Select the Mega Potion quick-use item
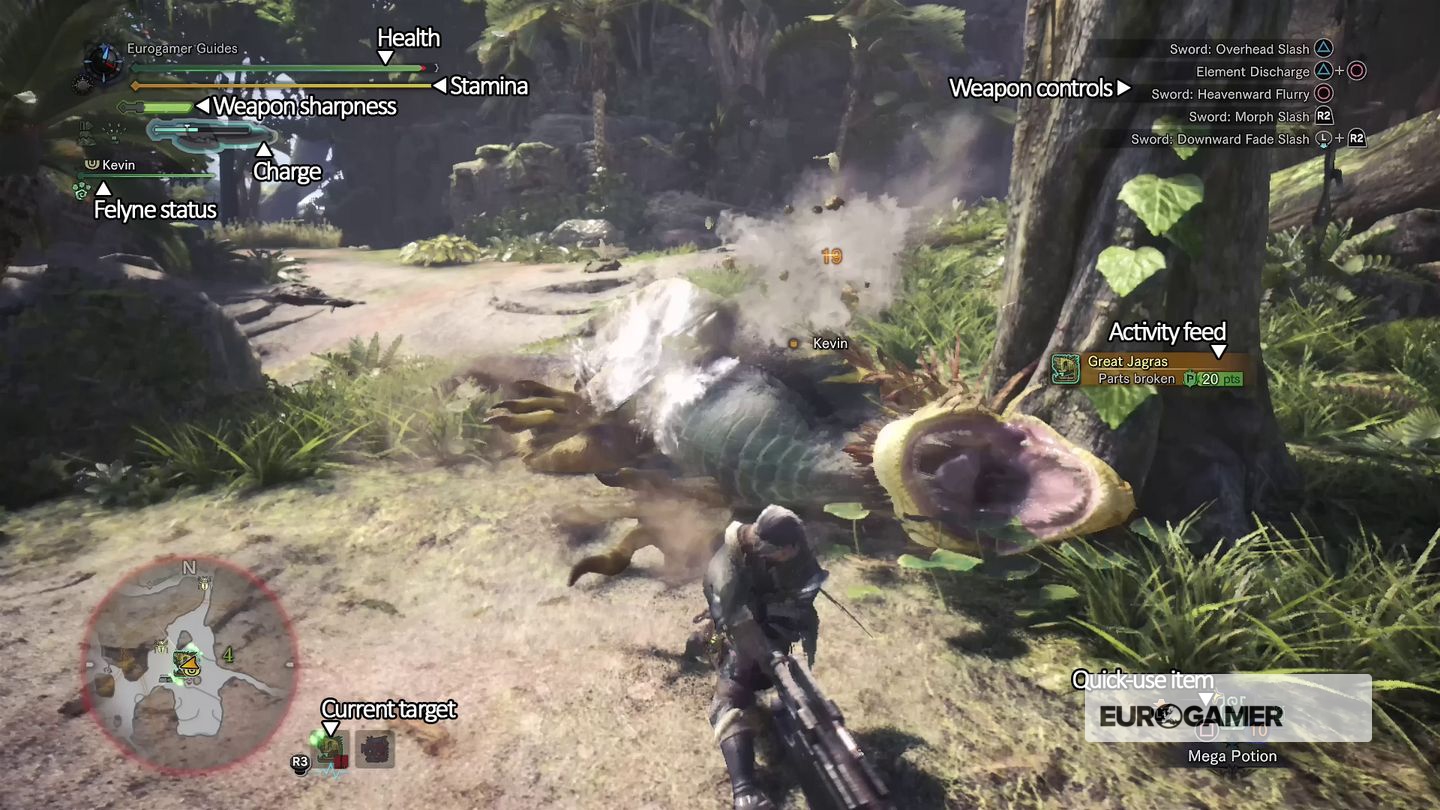Viewport: 1440px width, 810px height. (x=1231, y=756)
